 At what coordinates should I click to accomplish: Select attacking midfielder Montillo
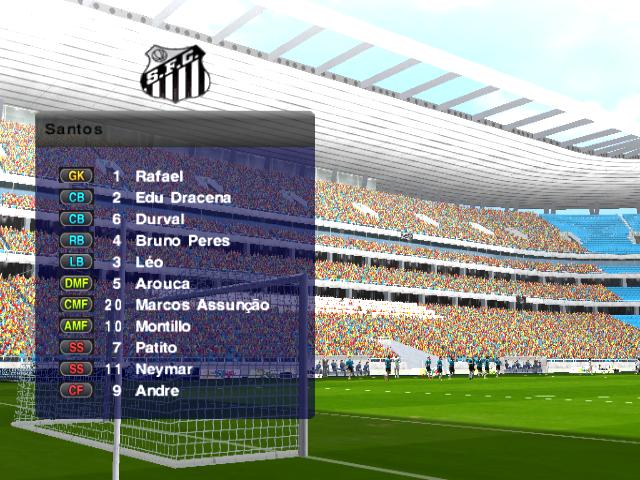coord(163,326)
